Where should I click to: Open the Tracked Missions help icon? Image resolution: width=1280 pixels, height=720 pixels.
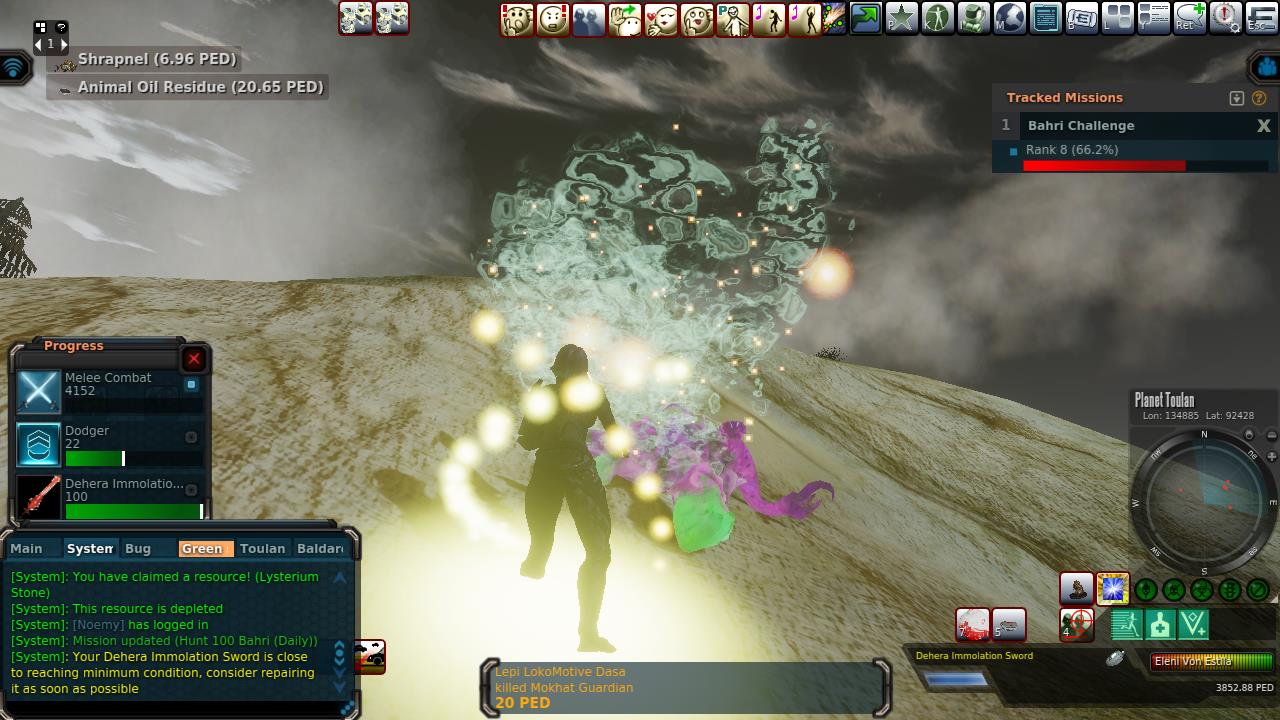(x=1259, y=98)
